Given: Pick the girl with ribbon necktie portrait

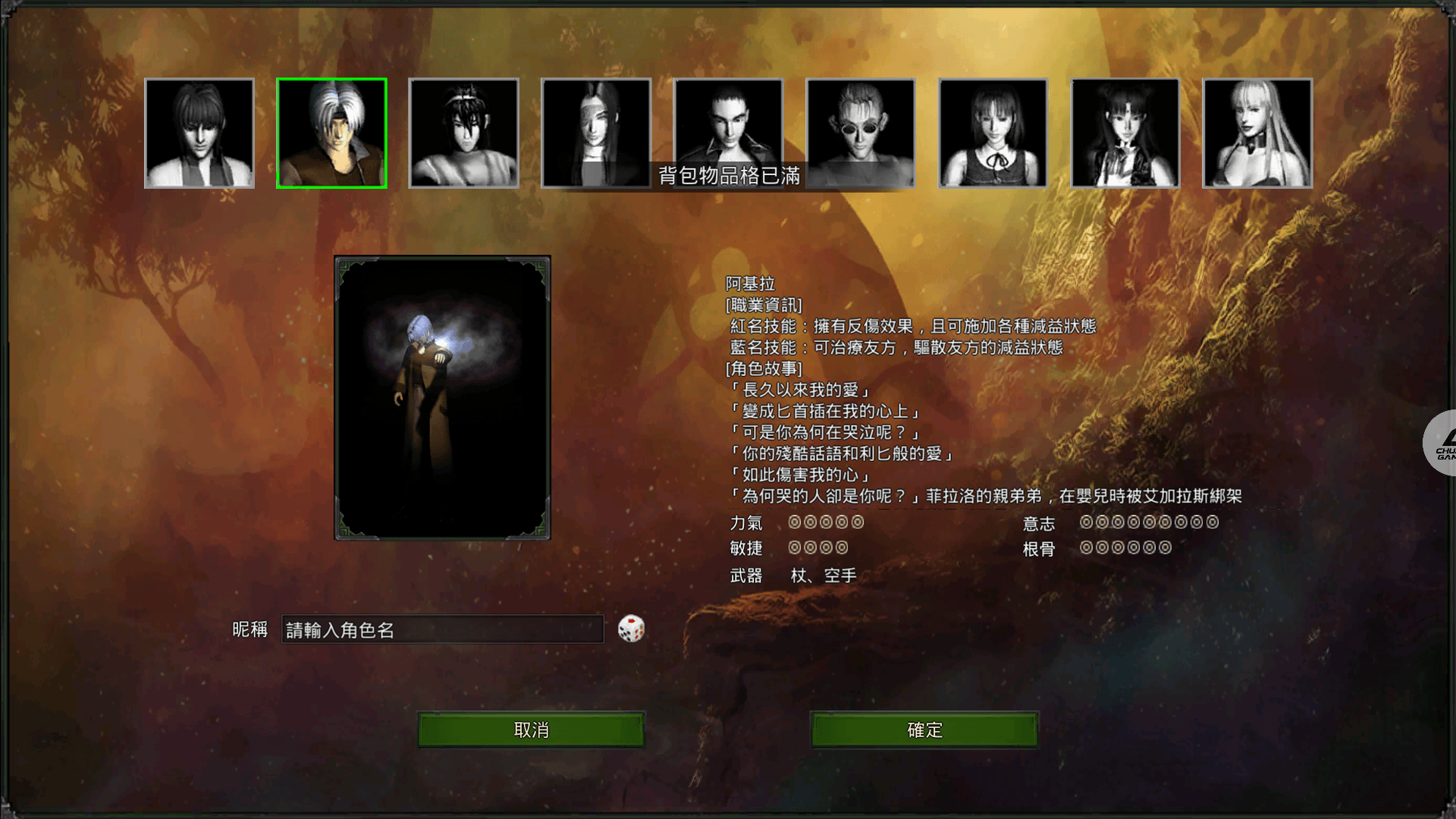Looking at the screenshot, I should pyautogui.click(x=993, y=133).
